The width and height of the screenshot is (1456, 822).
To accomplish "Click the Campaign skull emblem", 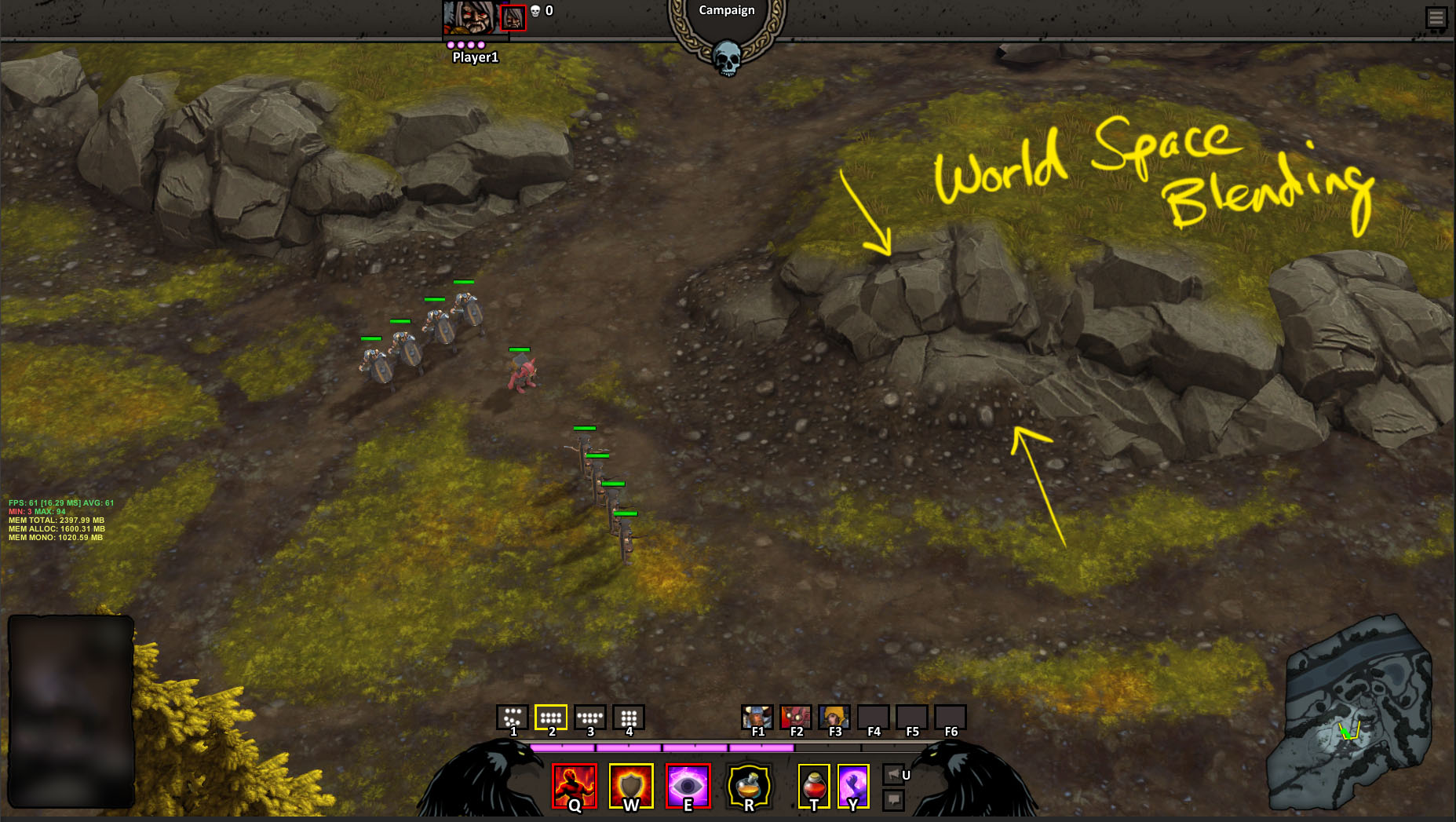I will [727, 57].
